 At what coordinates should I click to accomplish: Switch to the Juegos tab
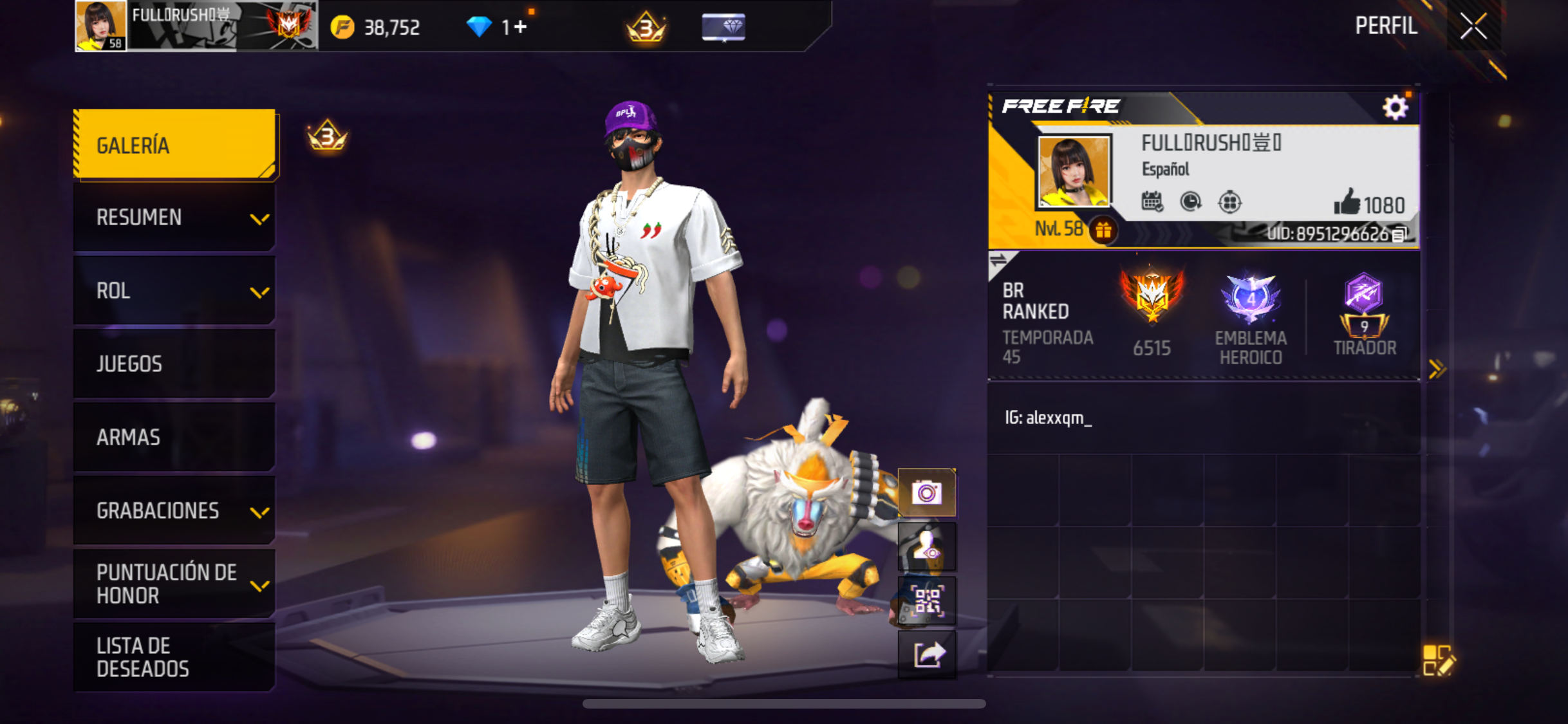(174, 364)
